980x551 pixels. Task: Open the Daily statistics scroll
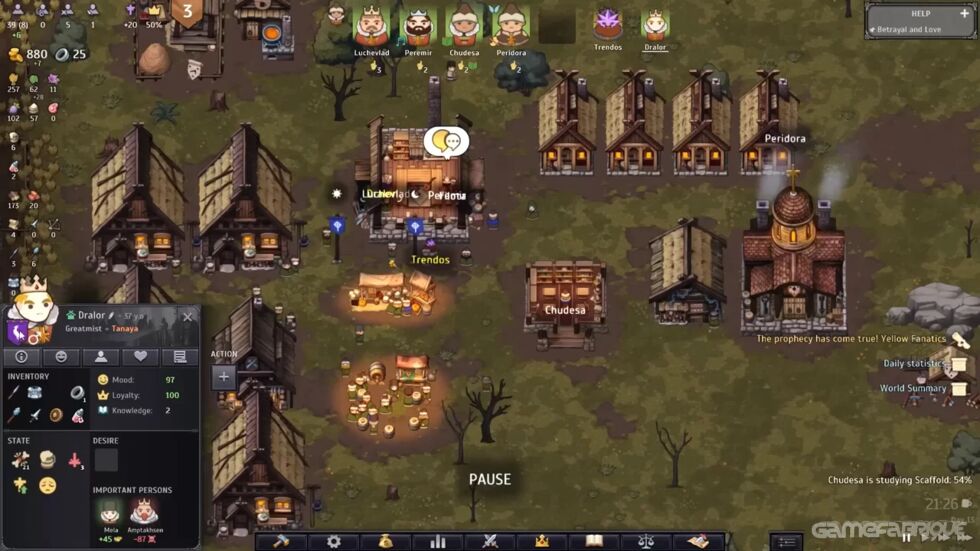[958, 364]
